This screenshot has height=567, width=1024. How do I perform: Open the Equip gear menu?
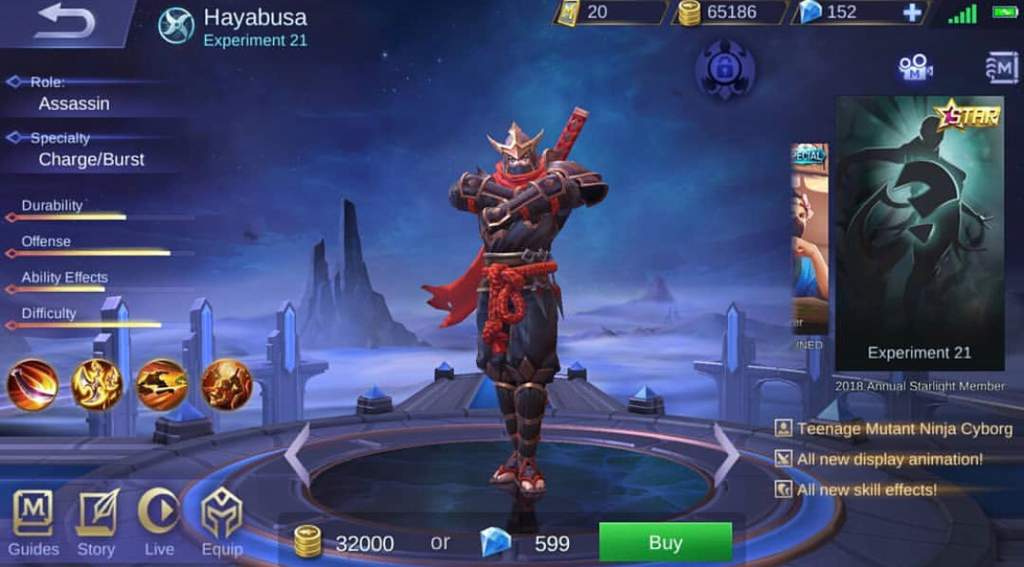(x=221, y=522)
